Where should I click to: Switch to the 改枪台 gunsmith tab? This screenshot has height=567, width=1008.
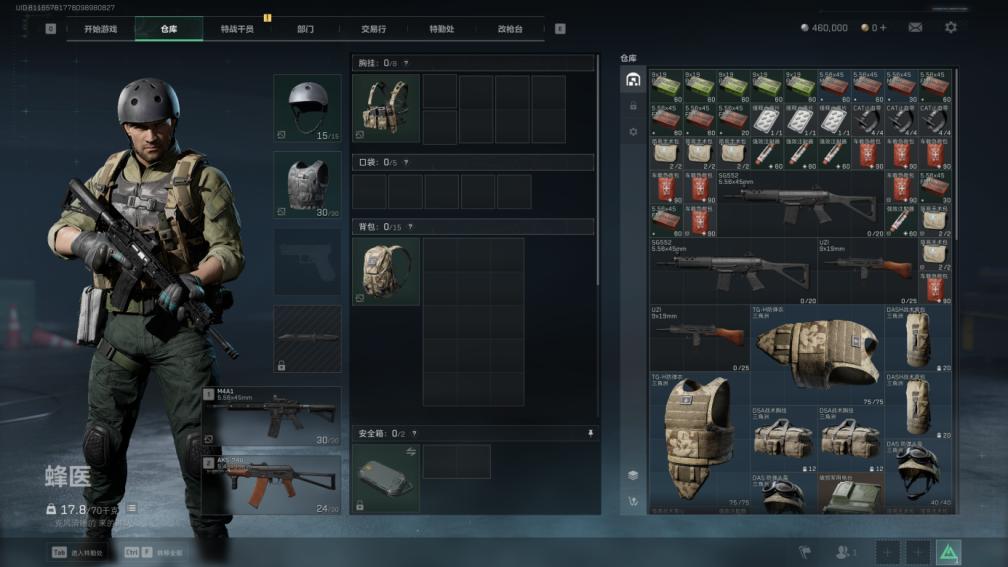pyautogui.click(x=510, y=29)
